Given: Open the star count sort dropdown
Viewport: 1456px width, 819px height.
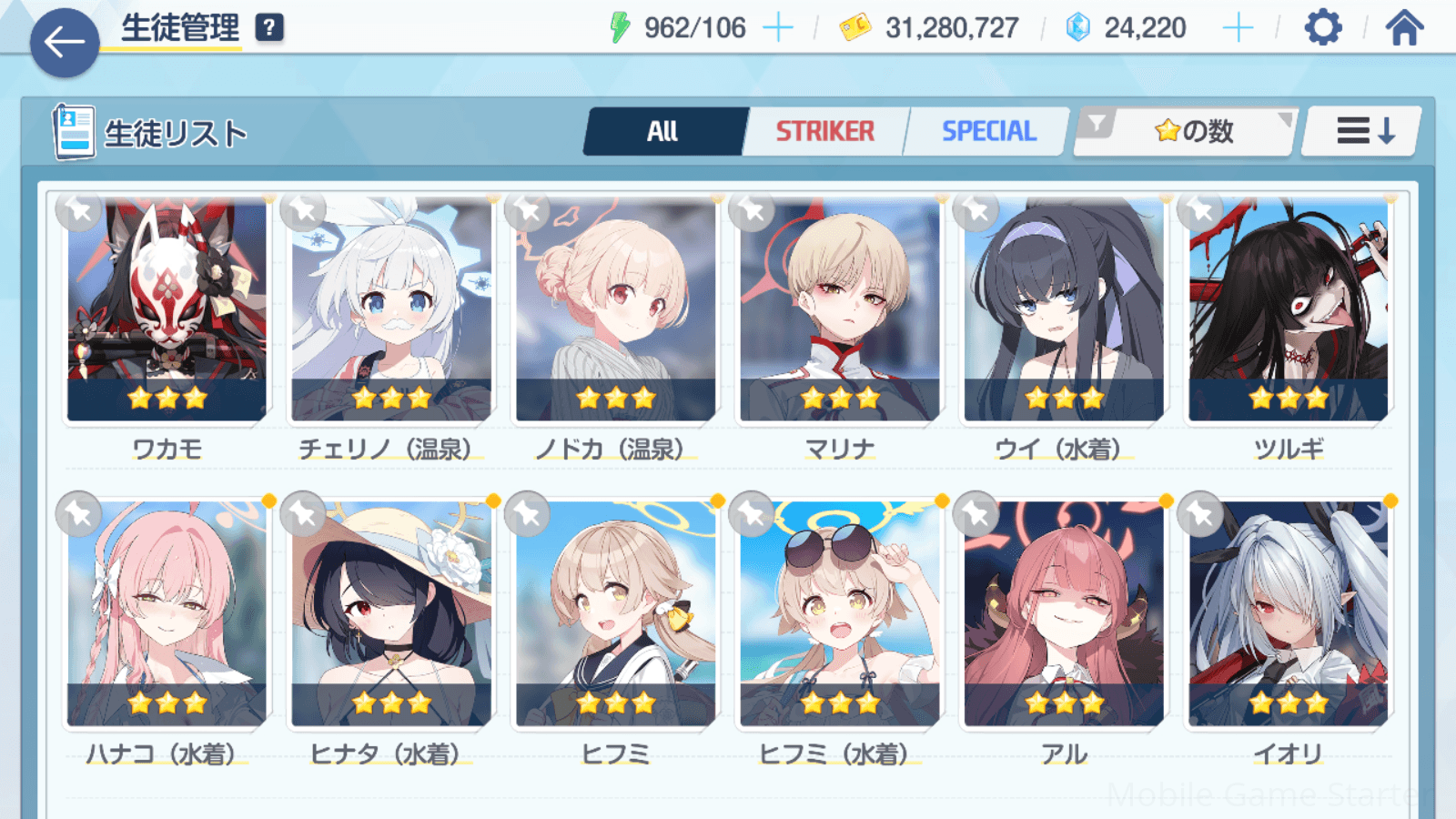Looking at the screenshot, I should pyautogui.click(x=1187, y=132).
